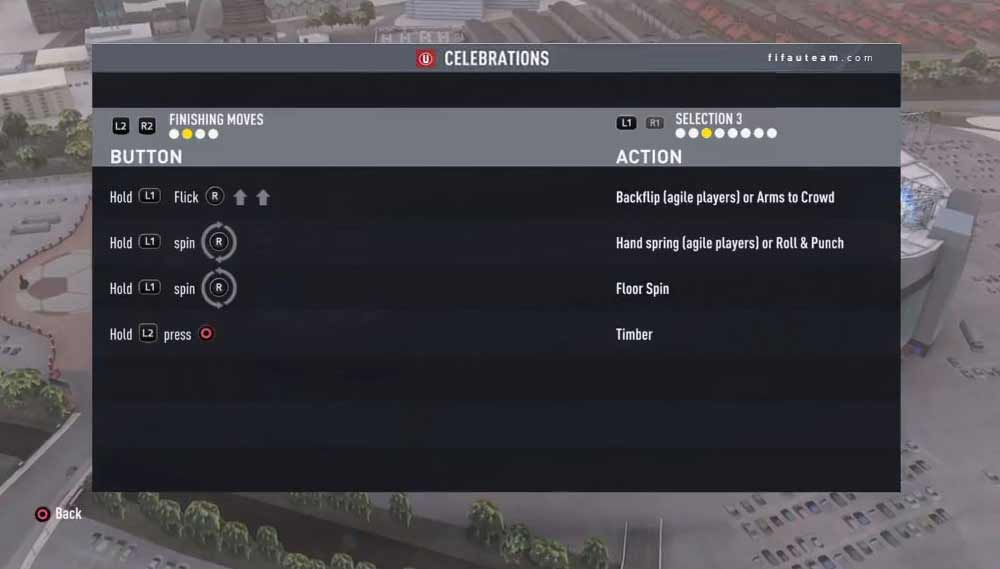Image resolution: width=1000 pixels, height=569 pixels.
Task: Click the Selection 3 page header
Action: click(708, 119)
